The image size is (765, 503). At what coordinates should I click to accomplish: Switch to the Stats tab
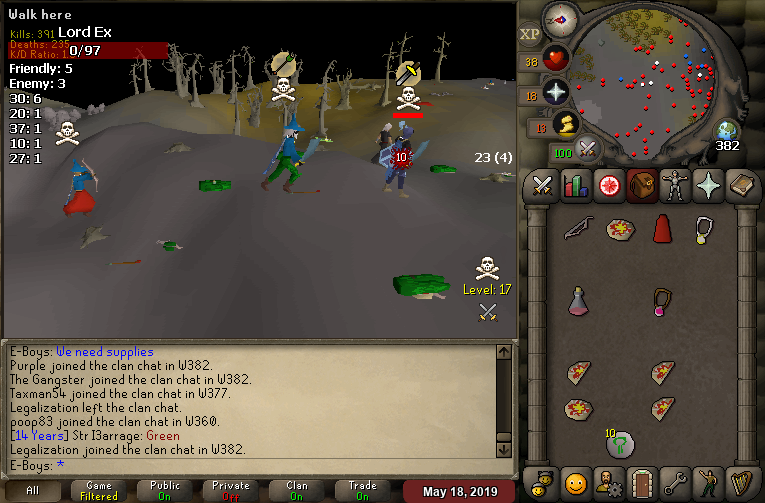[x=575, y=186]
